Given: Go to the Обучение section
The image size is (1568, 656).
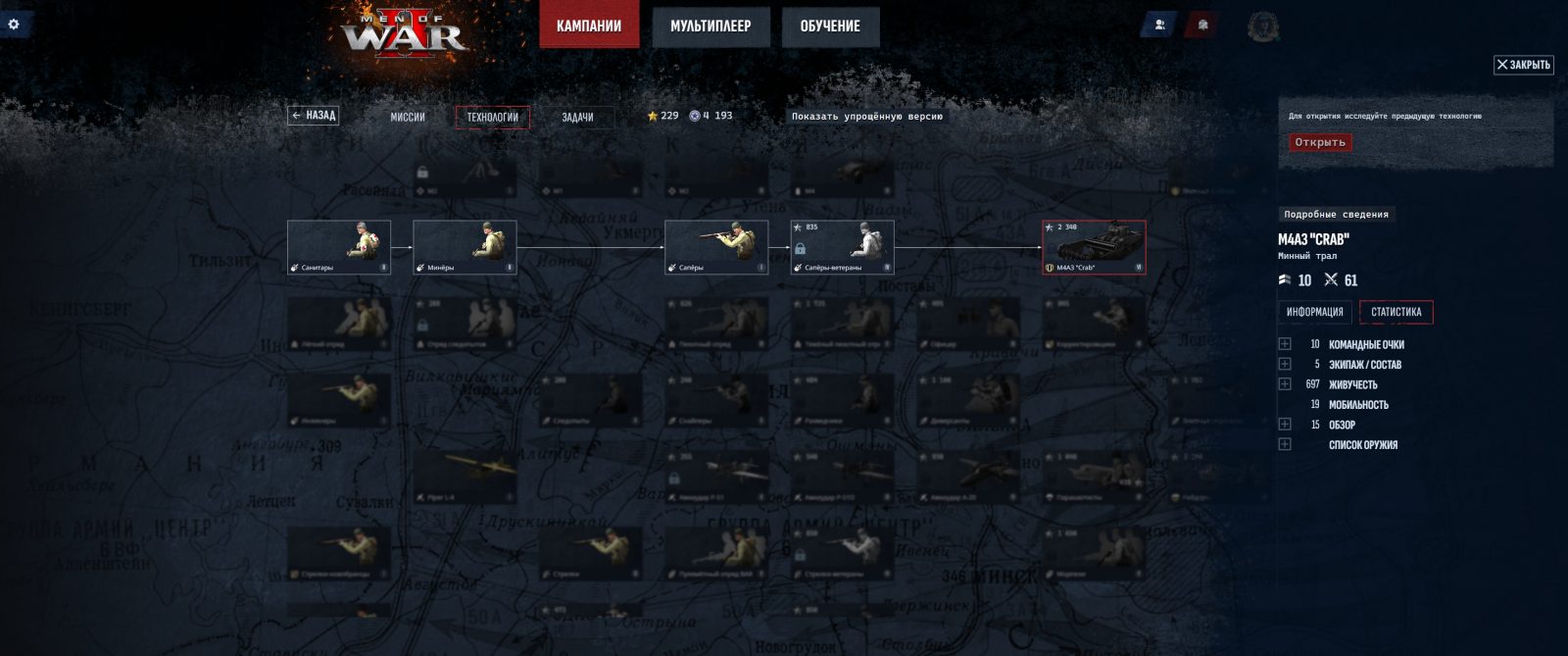Looking at the screenshot, I should pyautogui.click(x=830, y=26).
